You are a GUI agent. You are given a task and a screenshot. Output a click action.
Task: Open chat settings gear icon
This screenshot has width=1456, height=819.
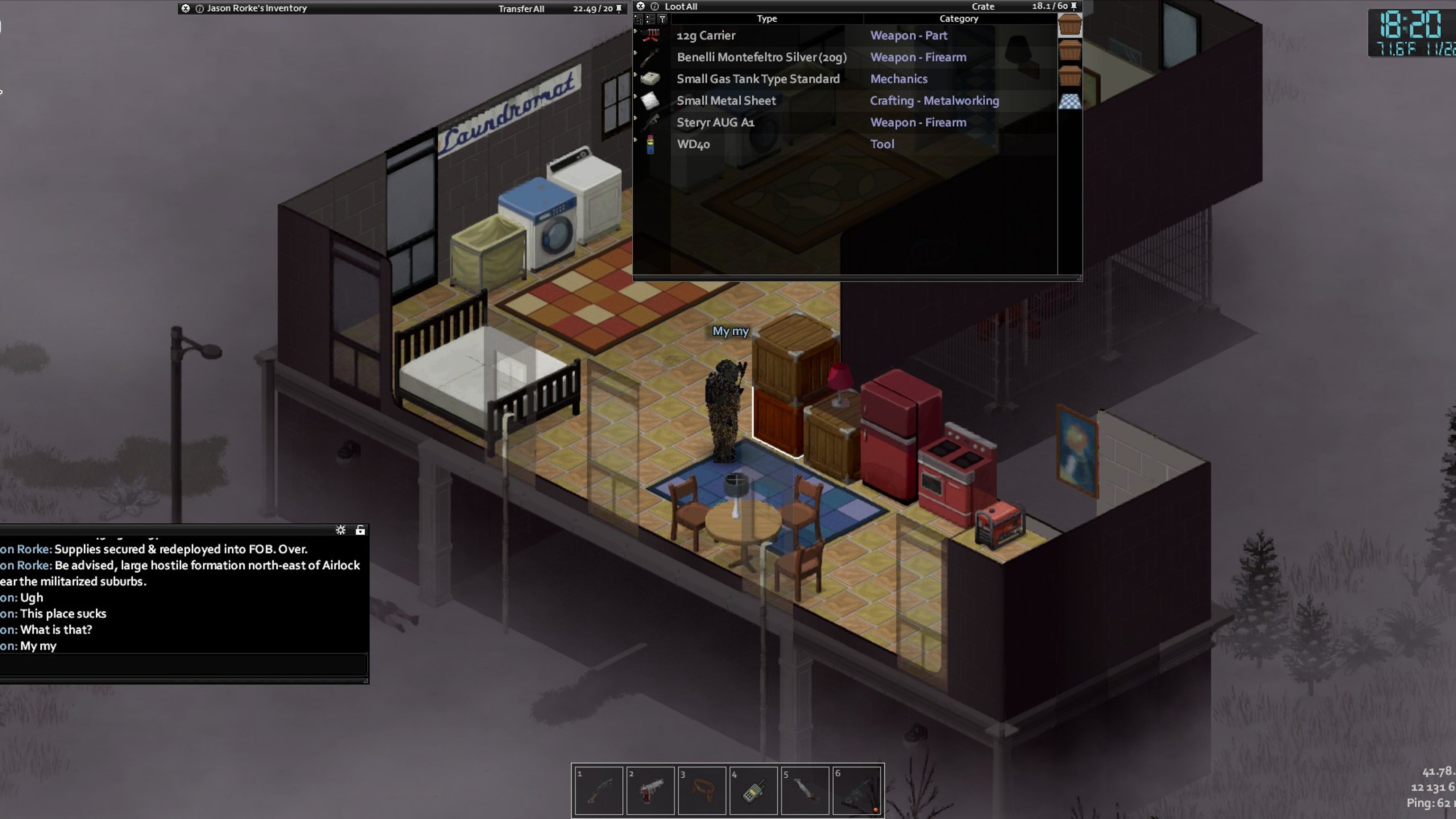coord(340,530)
